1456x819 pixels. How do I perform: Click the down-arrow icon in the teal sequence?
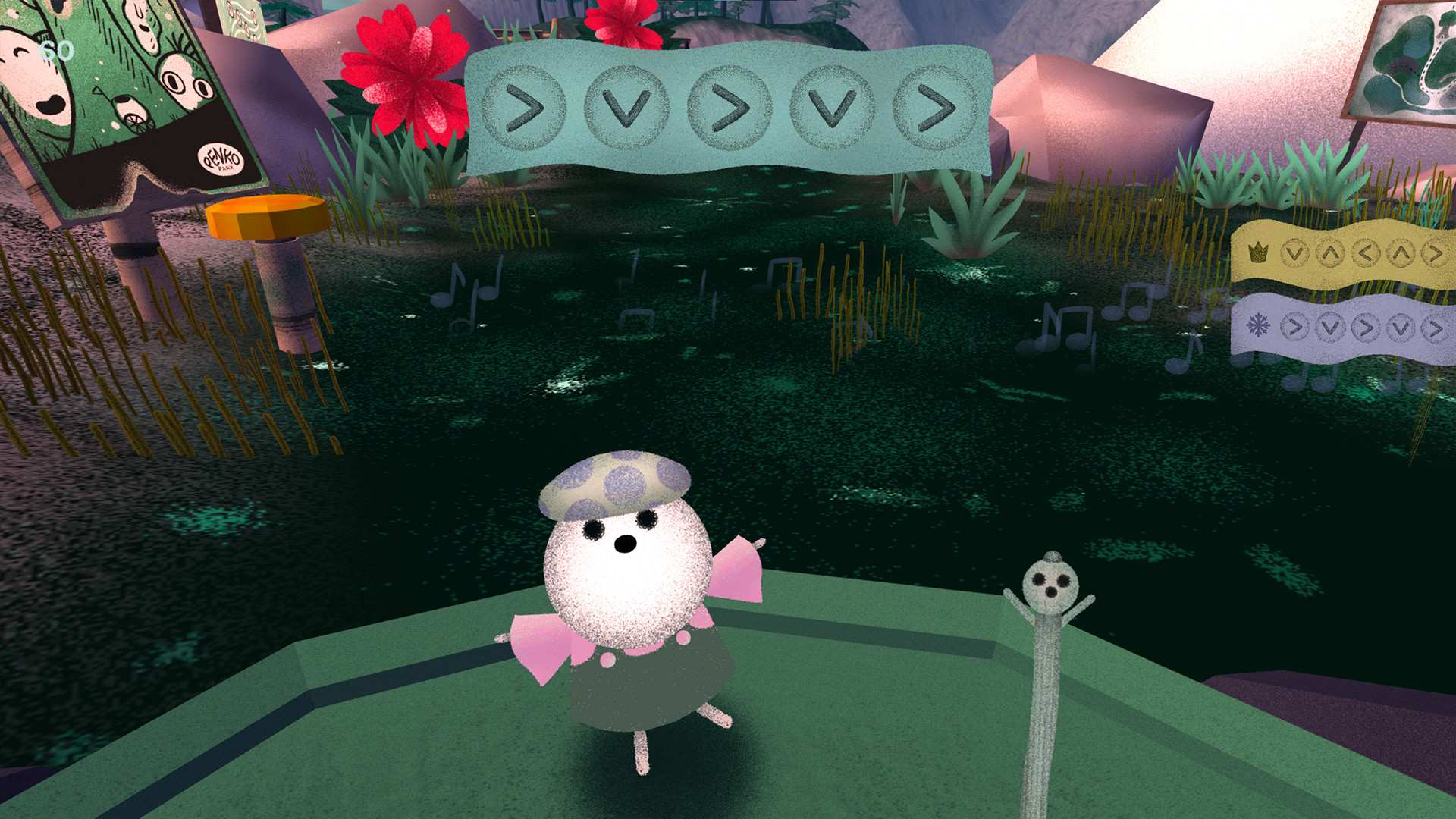626,108
